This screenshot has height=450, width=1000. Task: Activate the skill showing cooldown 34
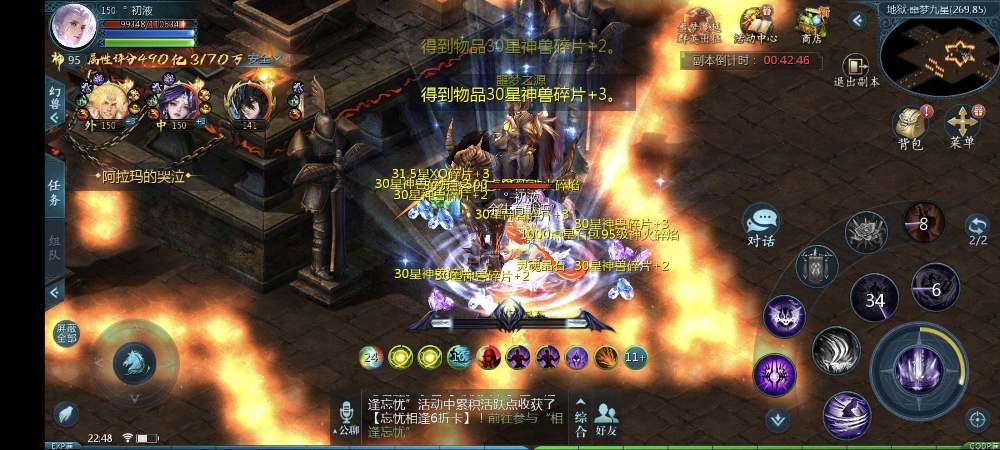tap(875, 298)
